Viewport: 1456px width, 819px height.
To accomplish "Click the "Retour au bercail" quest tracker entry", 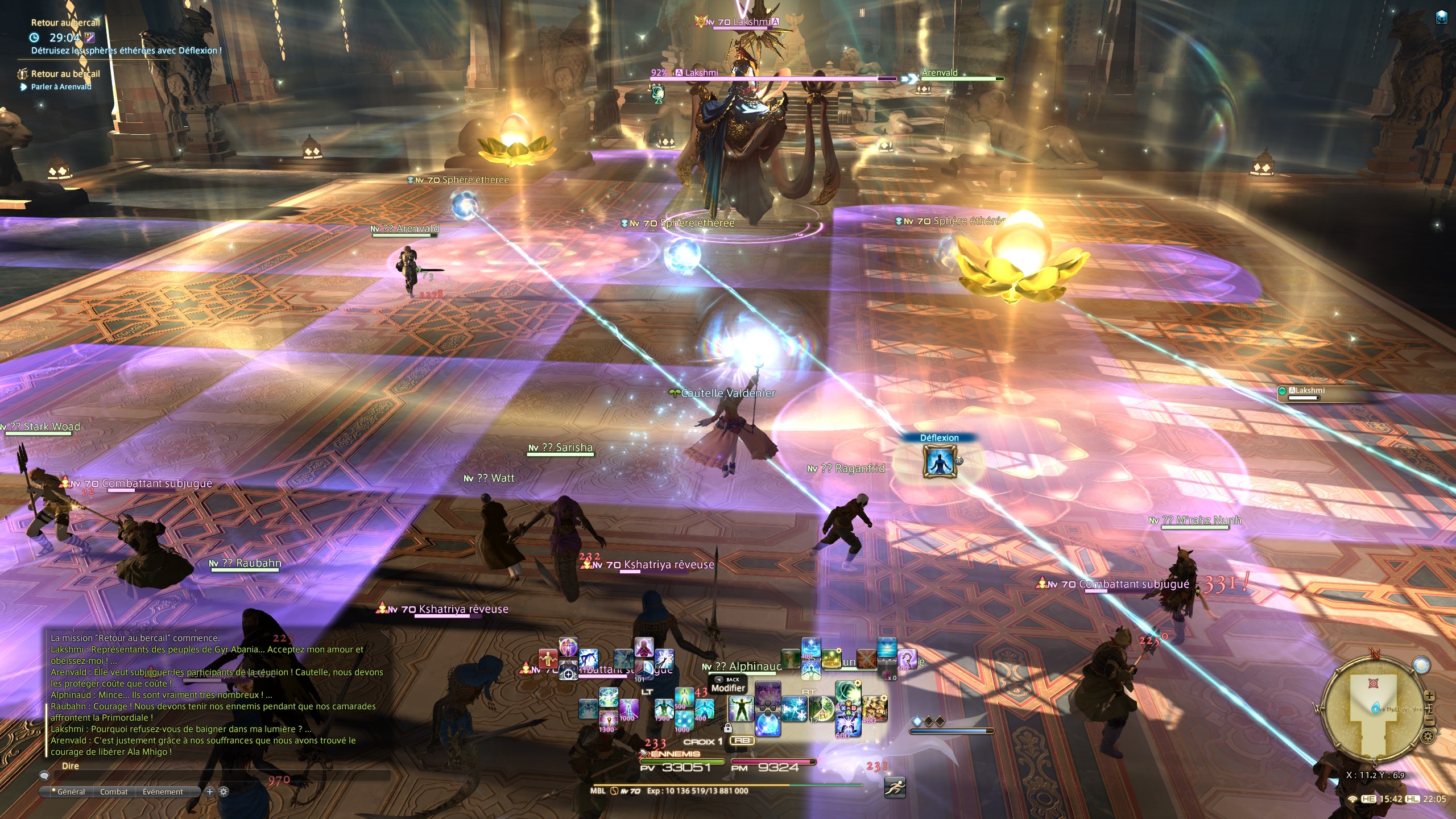I will [x=65, y=74].
